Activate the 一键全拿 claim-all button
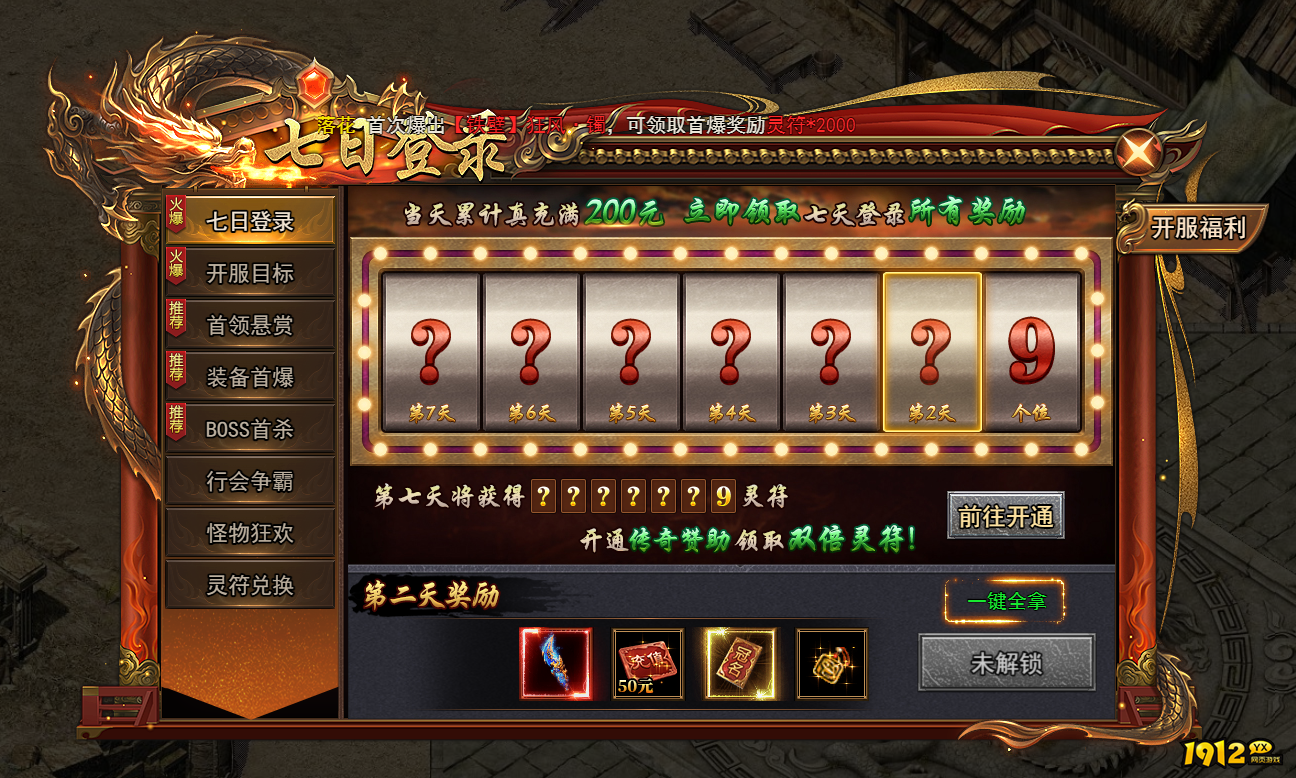Viewport: 1296px width, 778px height. tap(1005, 601)
